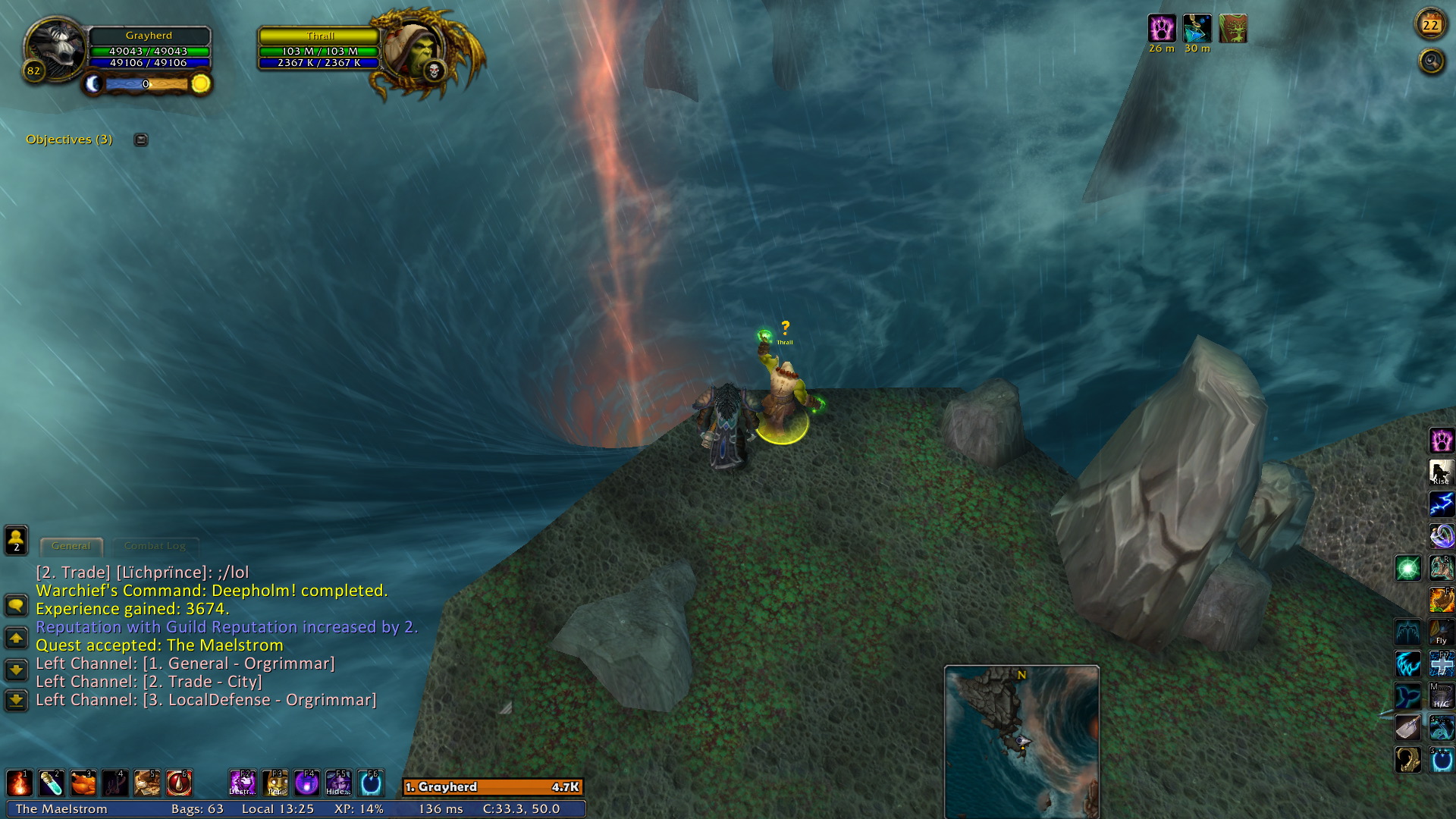
Task: Click the Hide ability bound to F5
Action: click(338, 783)
